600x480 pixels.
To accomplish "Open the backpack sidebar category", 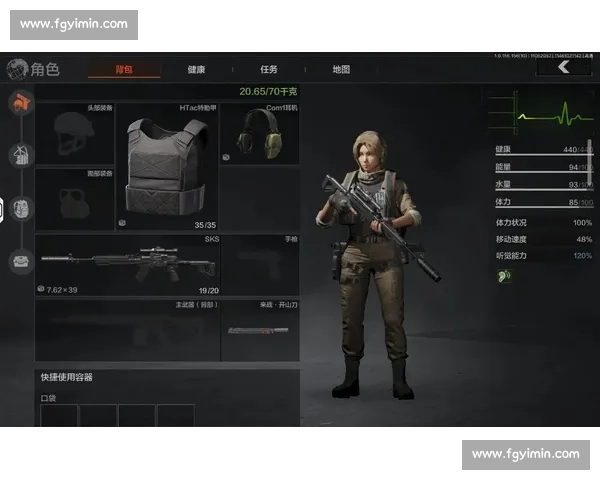I will point(20,209).
